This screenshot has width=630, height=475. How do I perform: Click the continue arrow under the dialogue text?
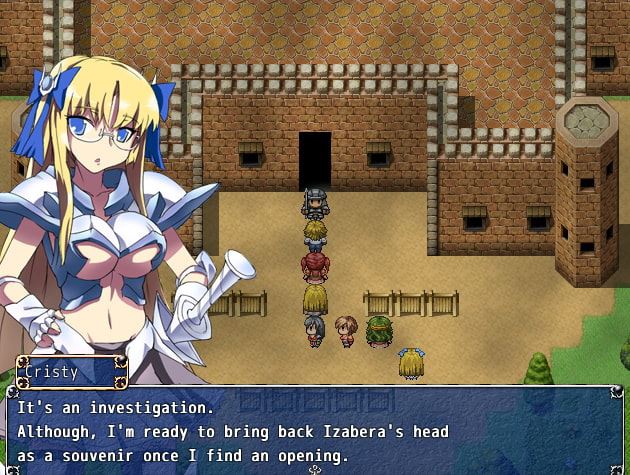coord(315,468)
